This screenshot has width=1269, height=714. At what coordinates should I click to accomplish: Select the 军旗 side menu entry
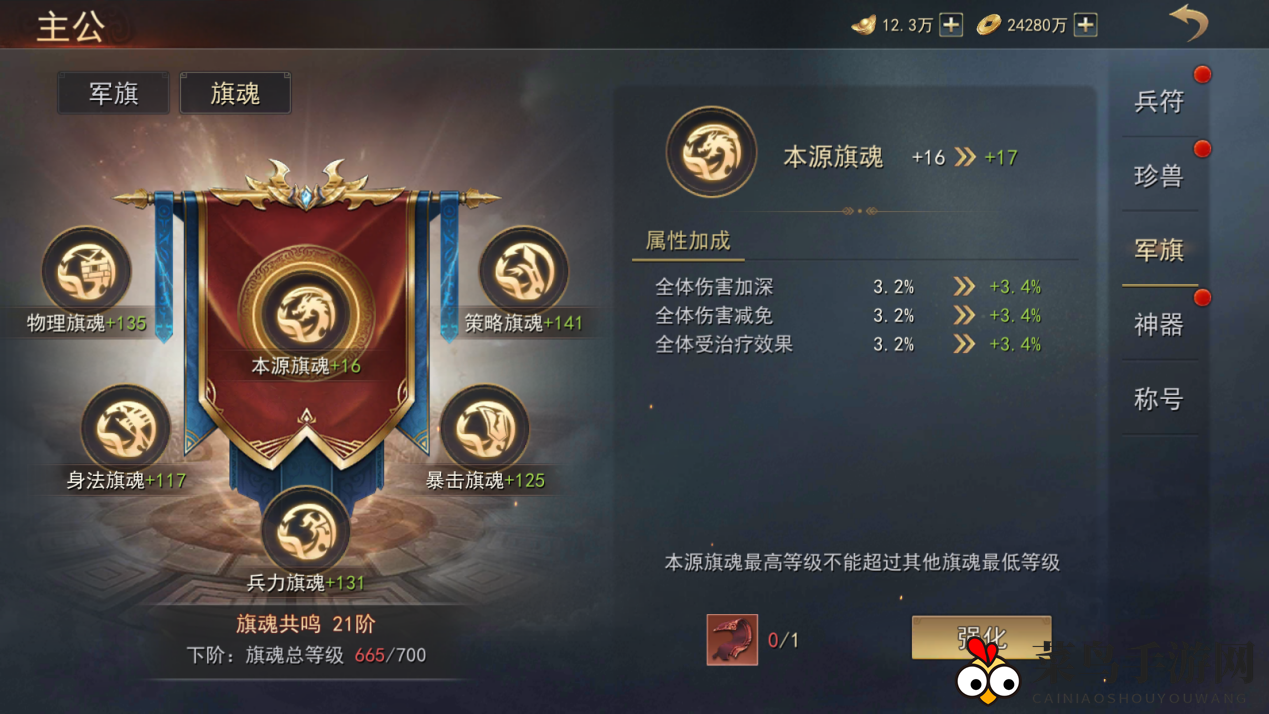[x=1159, y=250]
